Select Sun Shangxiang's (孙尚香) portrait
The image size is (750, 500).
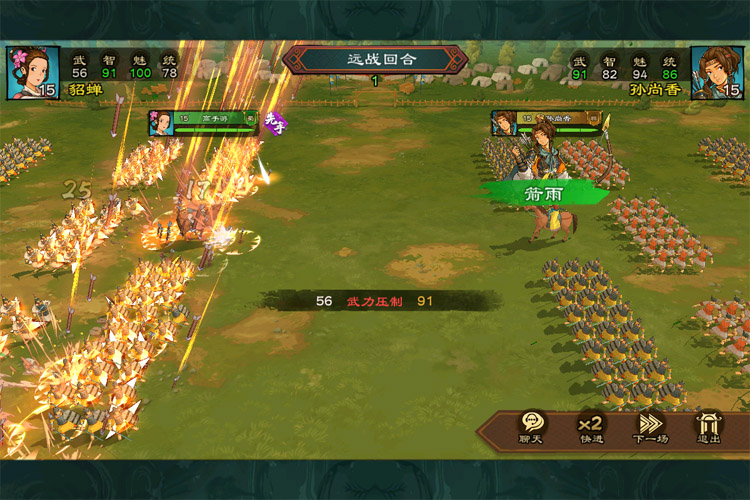[x=717, y=72]
